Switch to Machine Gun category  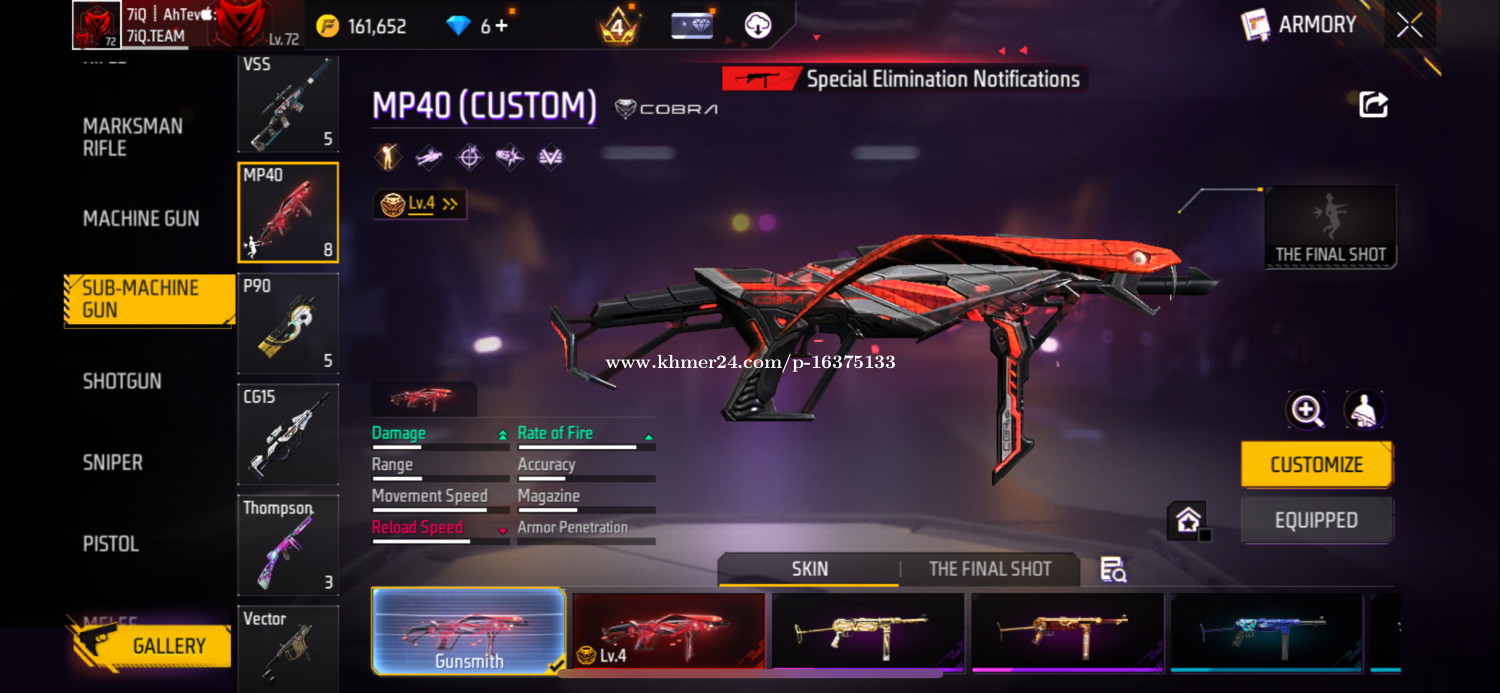click(x=141, y=218)
